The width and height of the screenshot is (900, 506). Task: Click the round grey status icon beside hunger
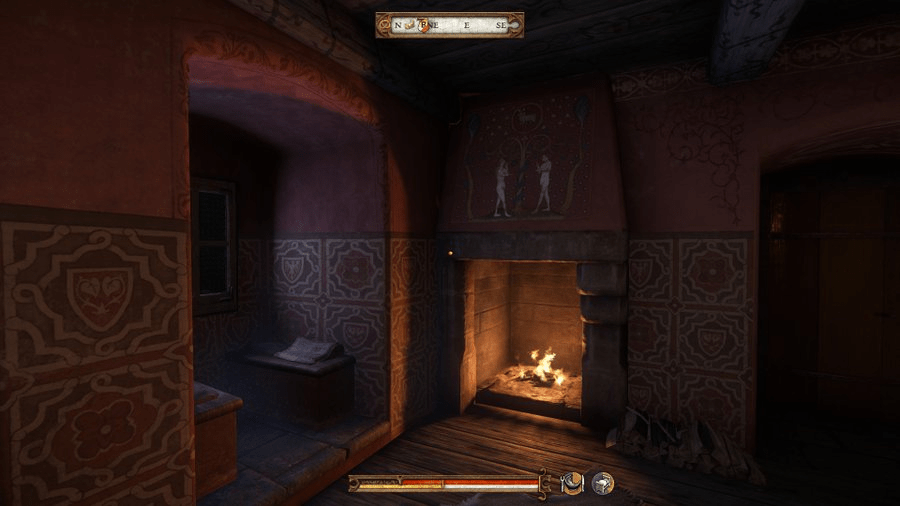602,483
